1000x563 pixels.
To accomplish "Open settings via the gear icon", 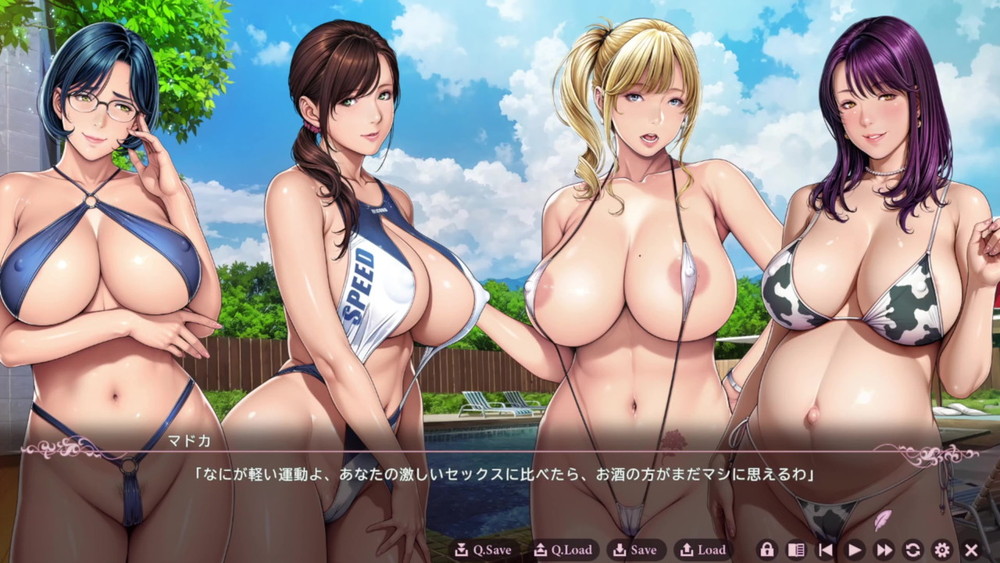I will coord(942,549).
